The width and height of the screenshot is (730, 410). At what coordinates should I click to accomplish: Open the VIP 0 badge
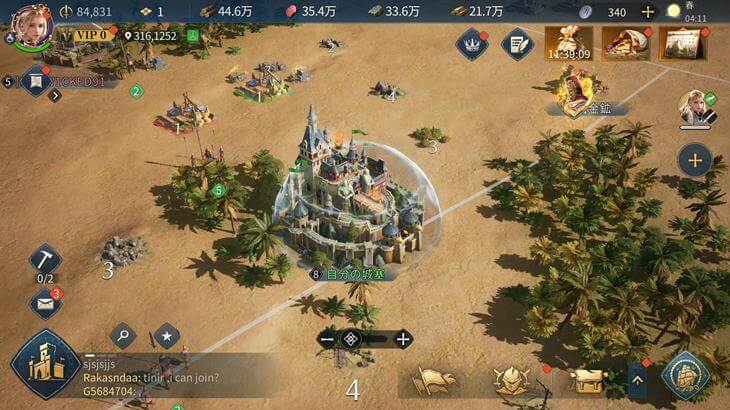[88, 35]
